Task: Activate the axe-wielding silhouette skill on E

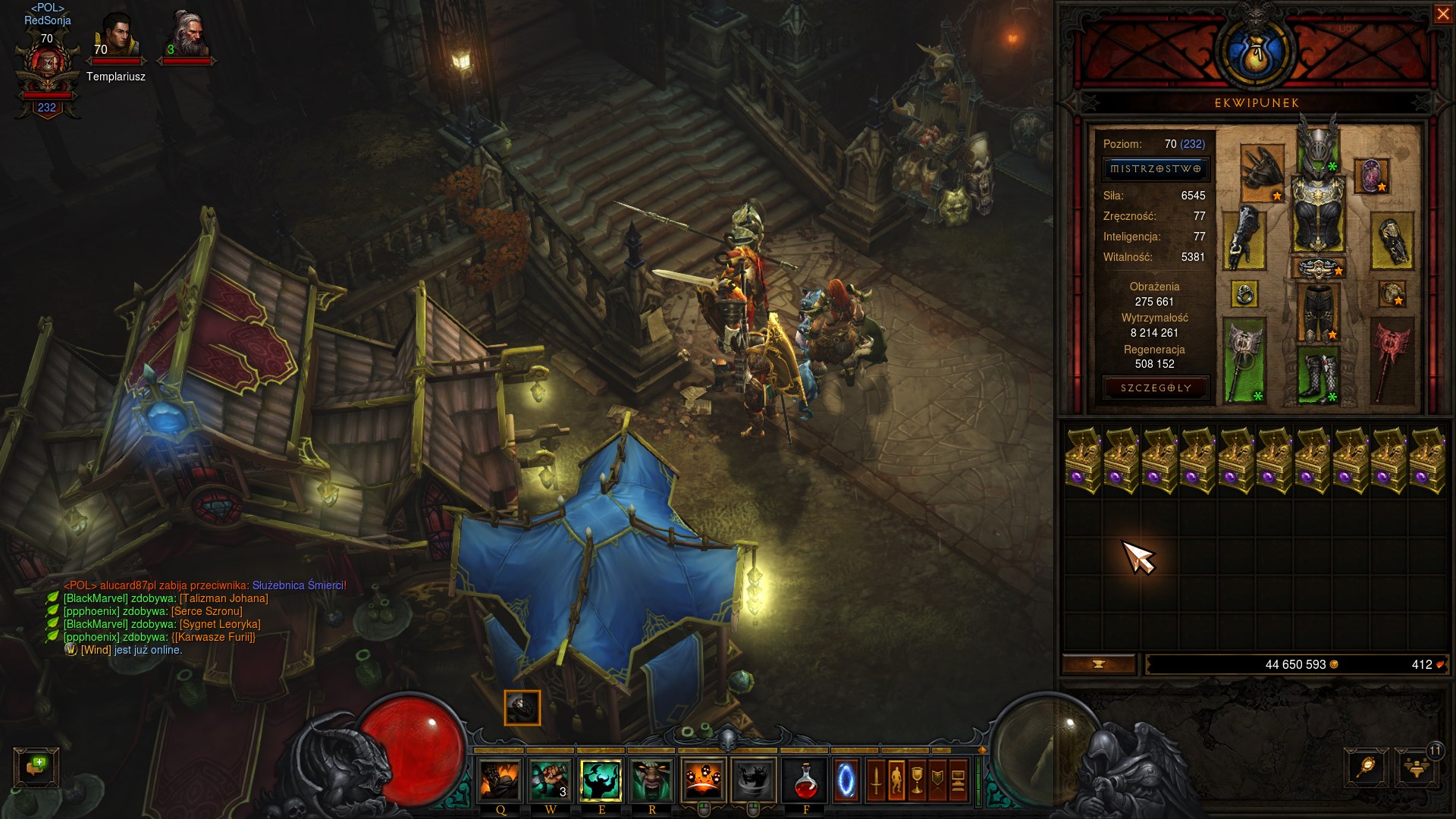Action: pos(601,781)
